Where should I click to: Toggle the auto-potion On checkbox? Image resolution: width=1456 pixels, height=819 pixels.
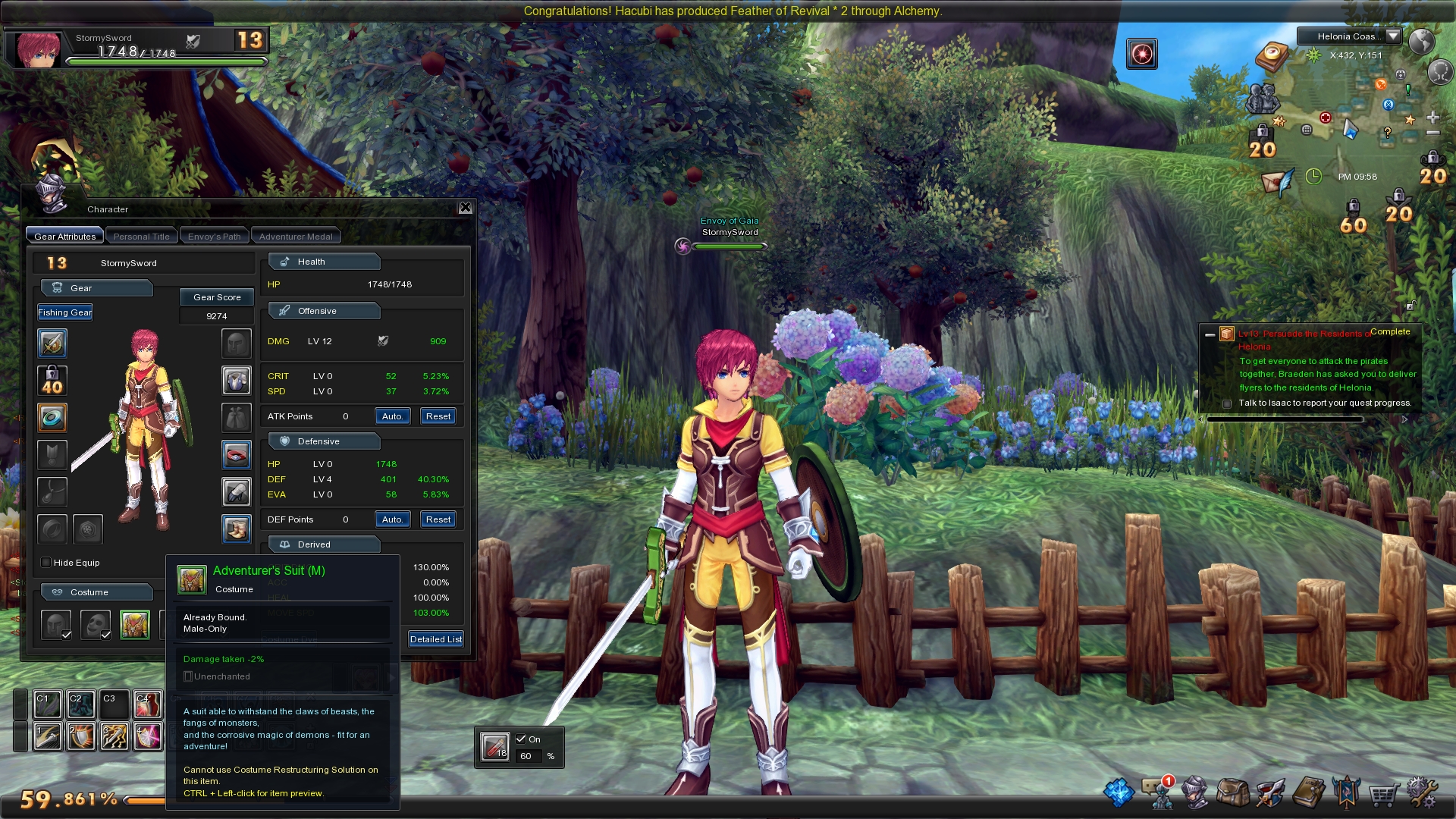(x=521, y=739)
